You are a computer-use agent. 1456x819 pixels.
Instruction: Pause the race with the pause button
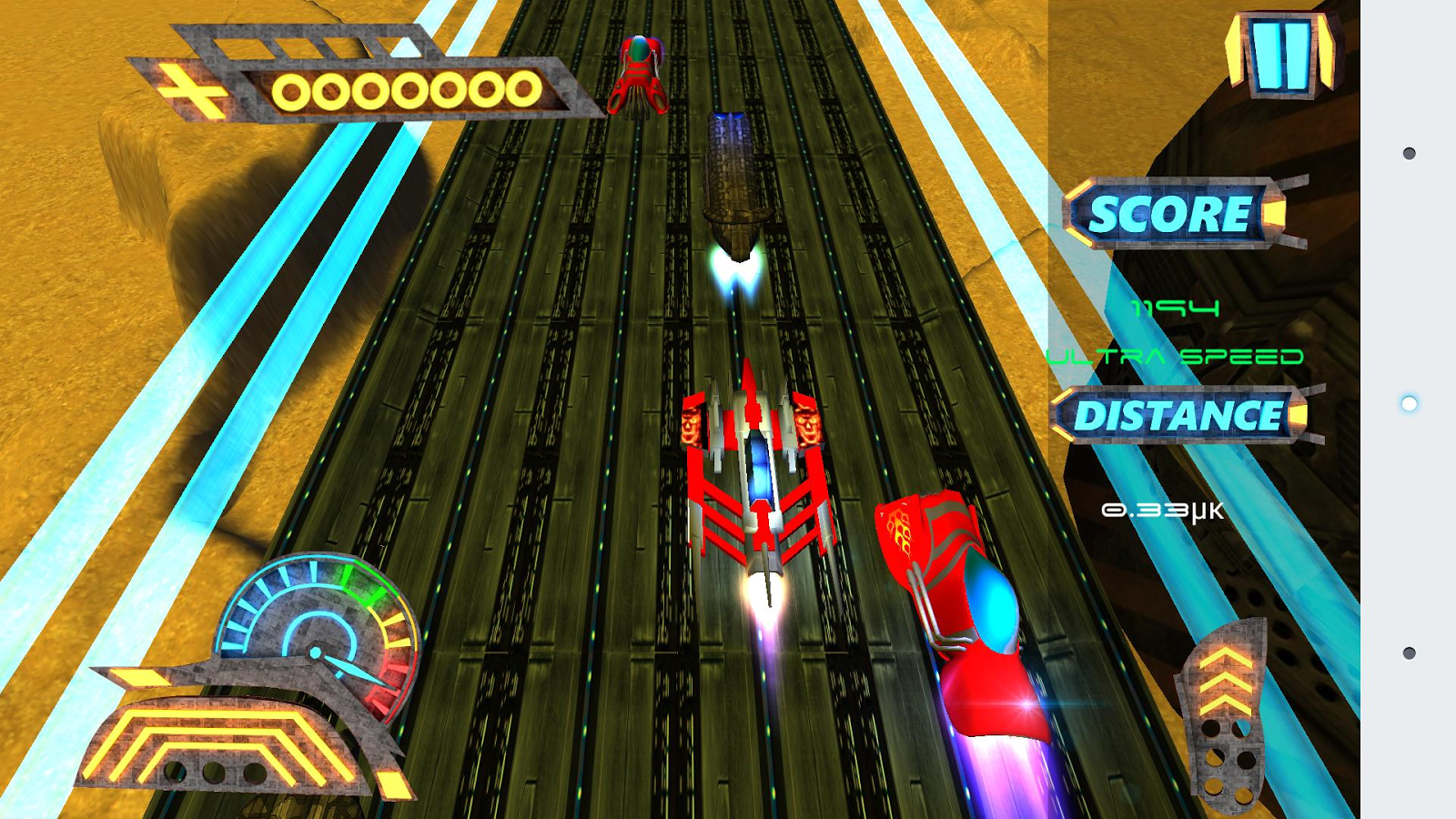[1281, 55]
